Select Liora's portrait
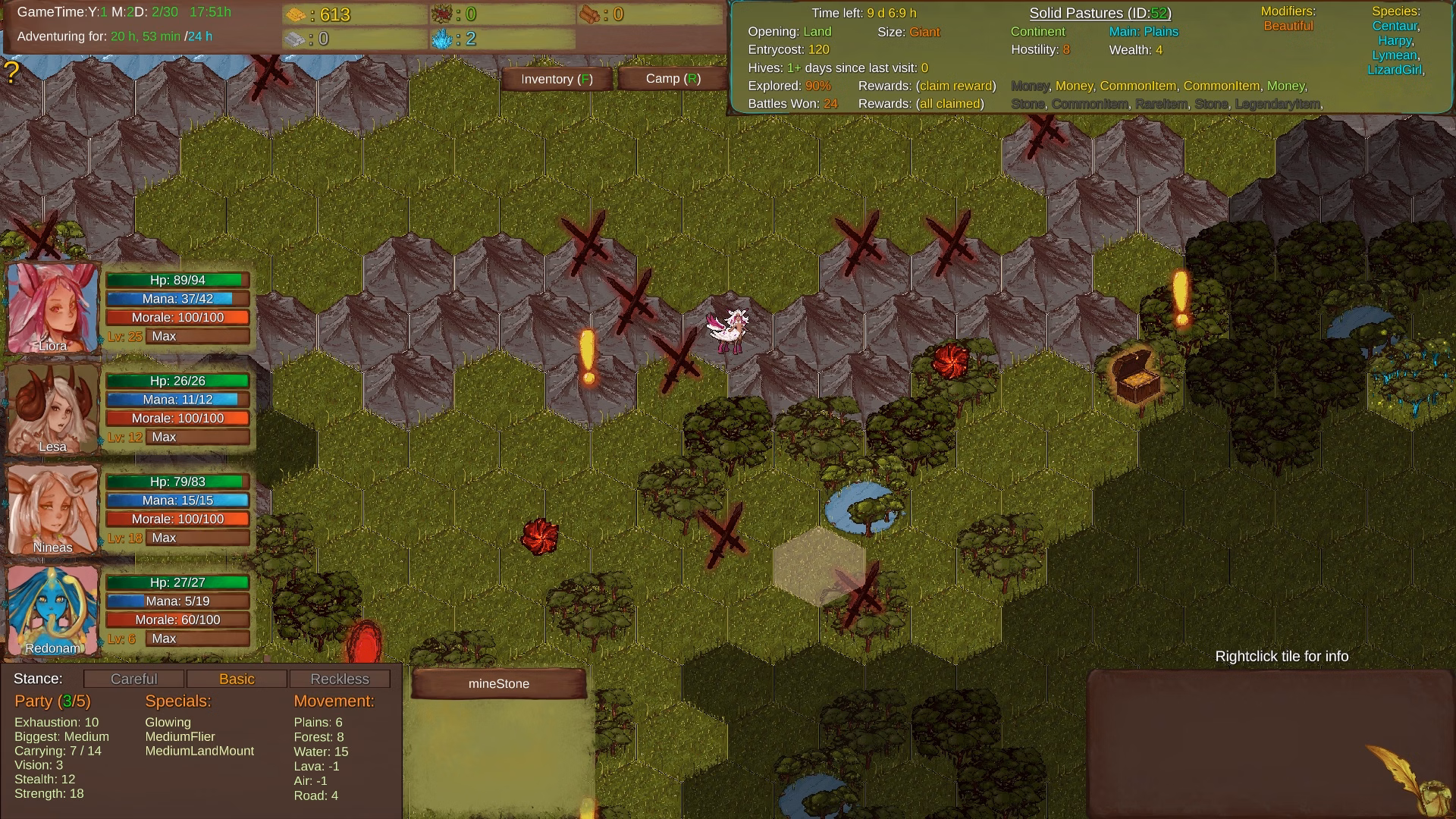Screen dimensions: 1456x819 coord(53,307)
